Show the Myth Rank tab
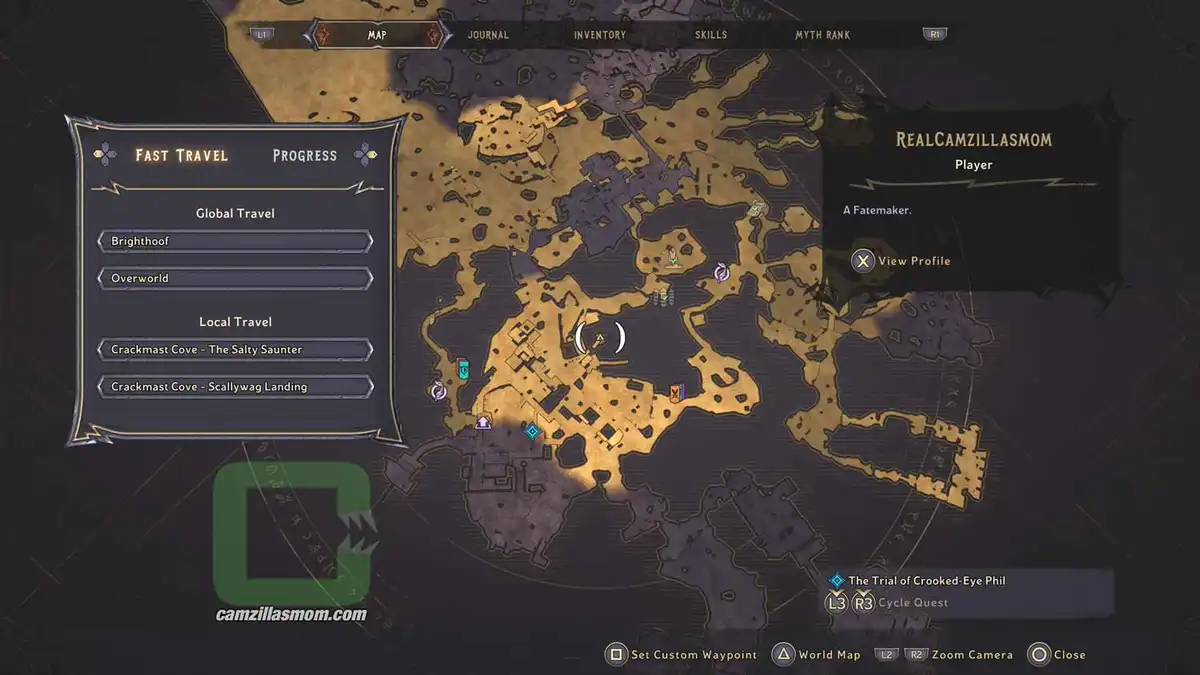Viewport: 1200px width, 675px height. [x=822, y=35]
